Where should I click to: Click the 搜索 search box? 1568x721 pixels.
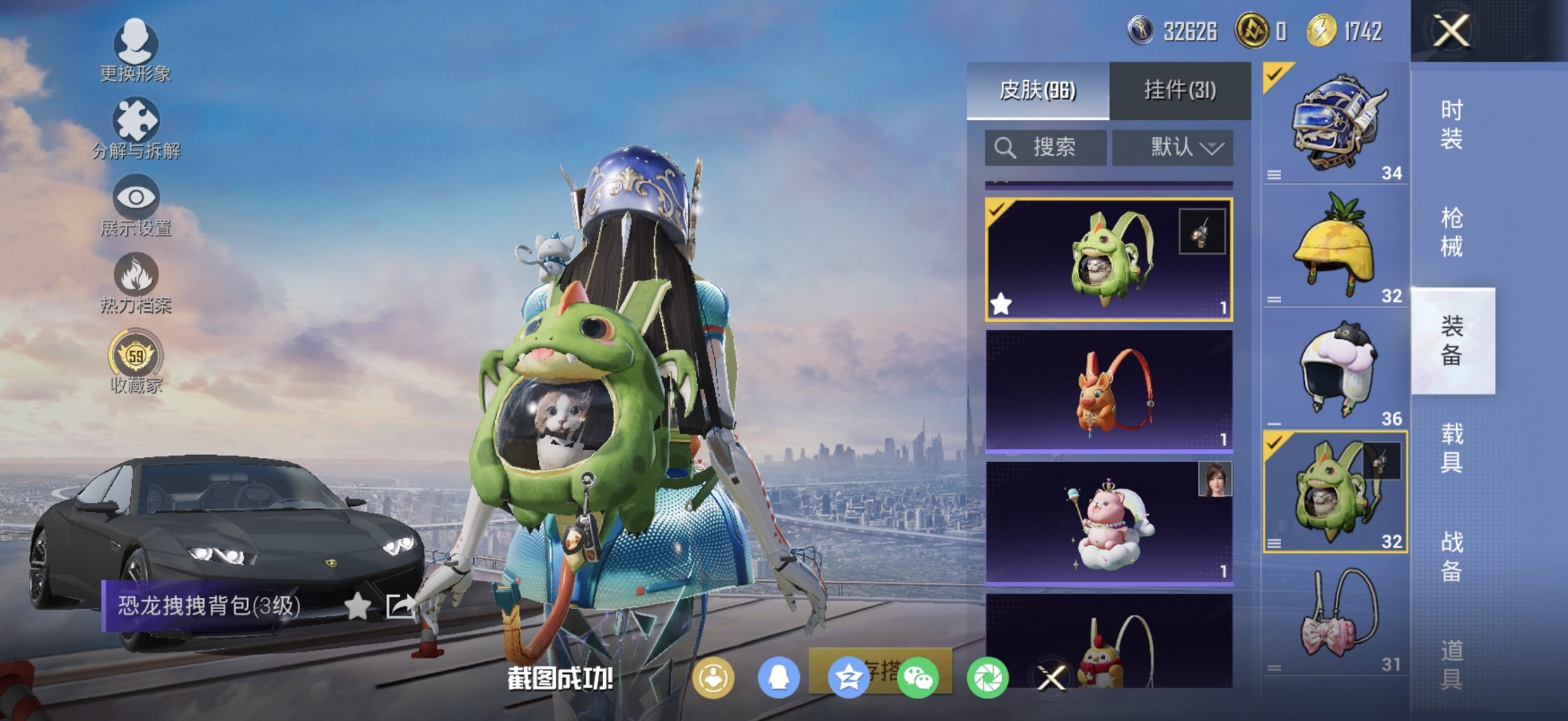[x=1045, y=148]
